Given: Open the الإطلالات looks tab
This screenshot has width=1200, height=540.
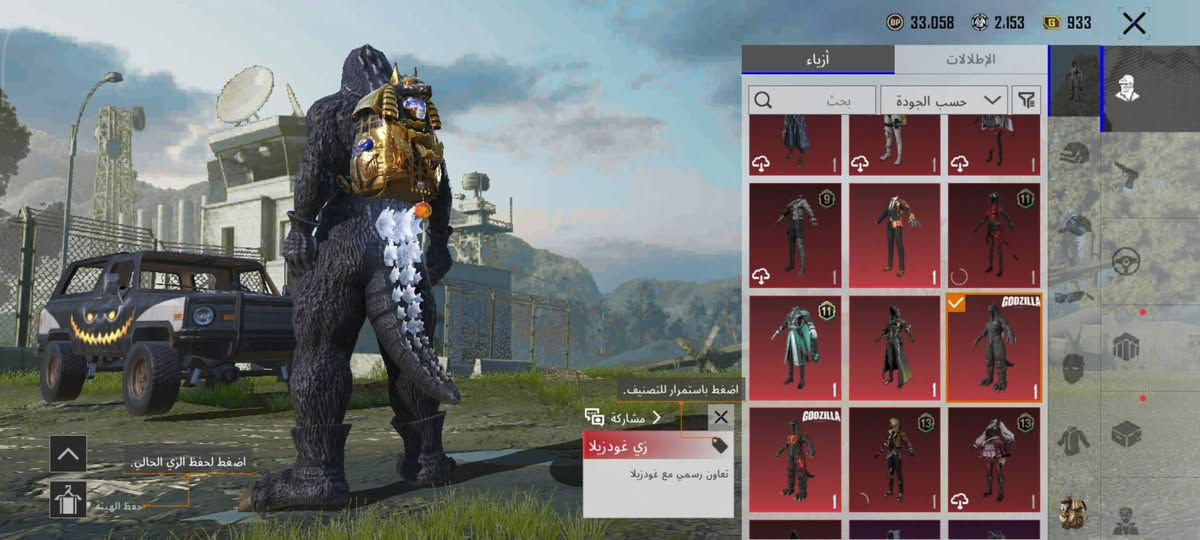Looking at the screenshot, I should (x=970, y=59).
